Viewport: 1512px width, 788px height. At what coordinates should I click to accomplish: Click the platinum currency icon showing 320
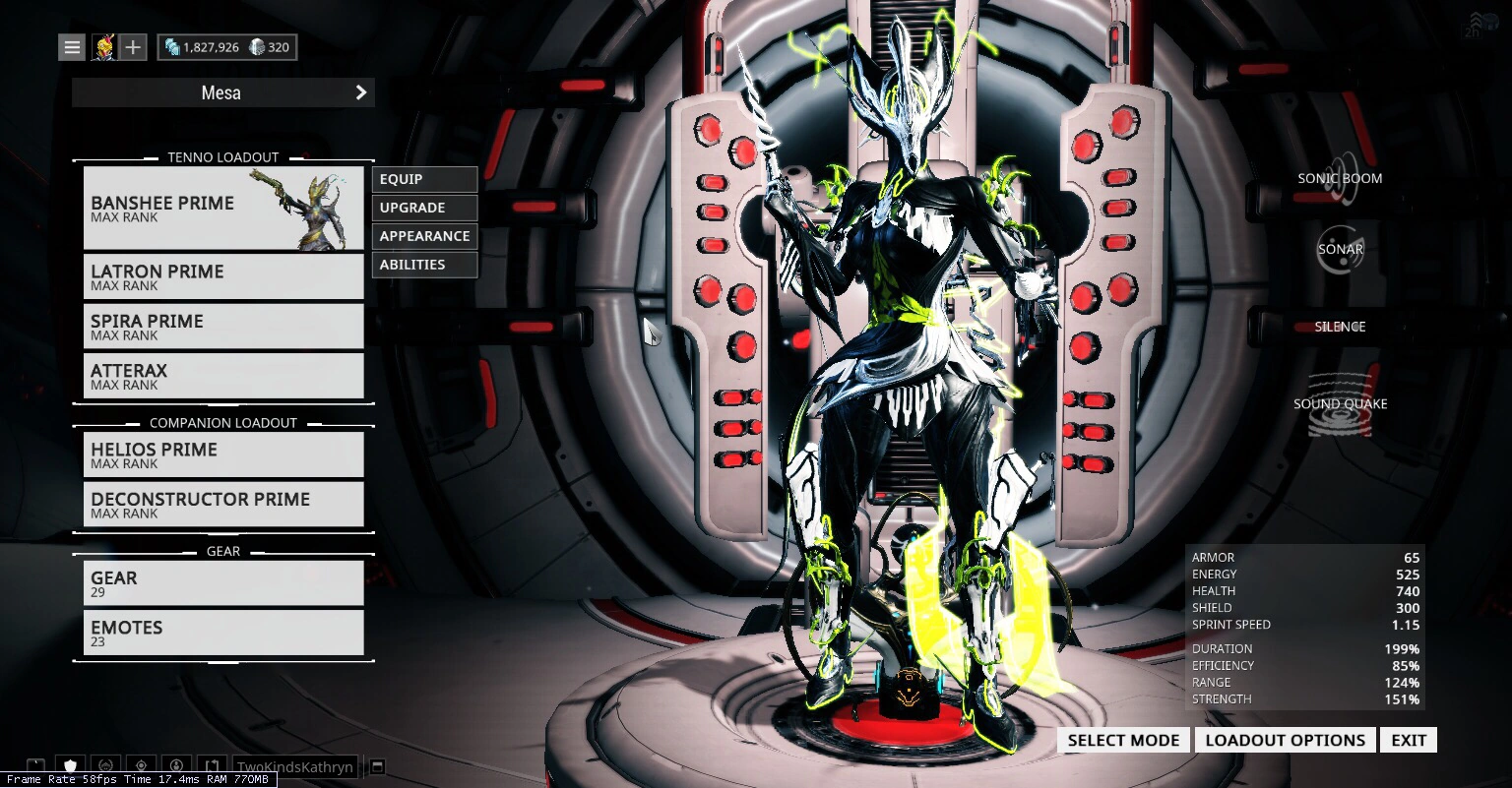point(257,46)
